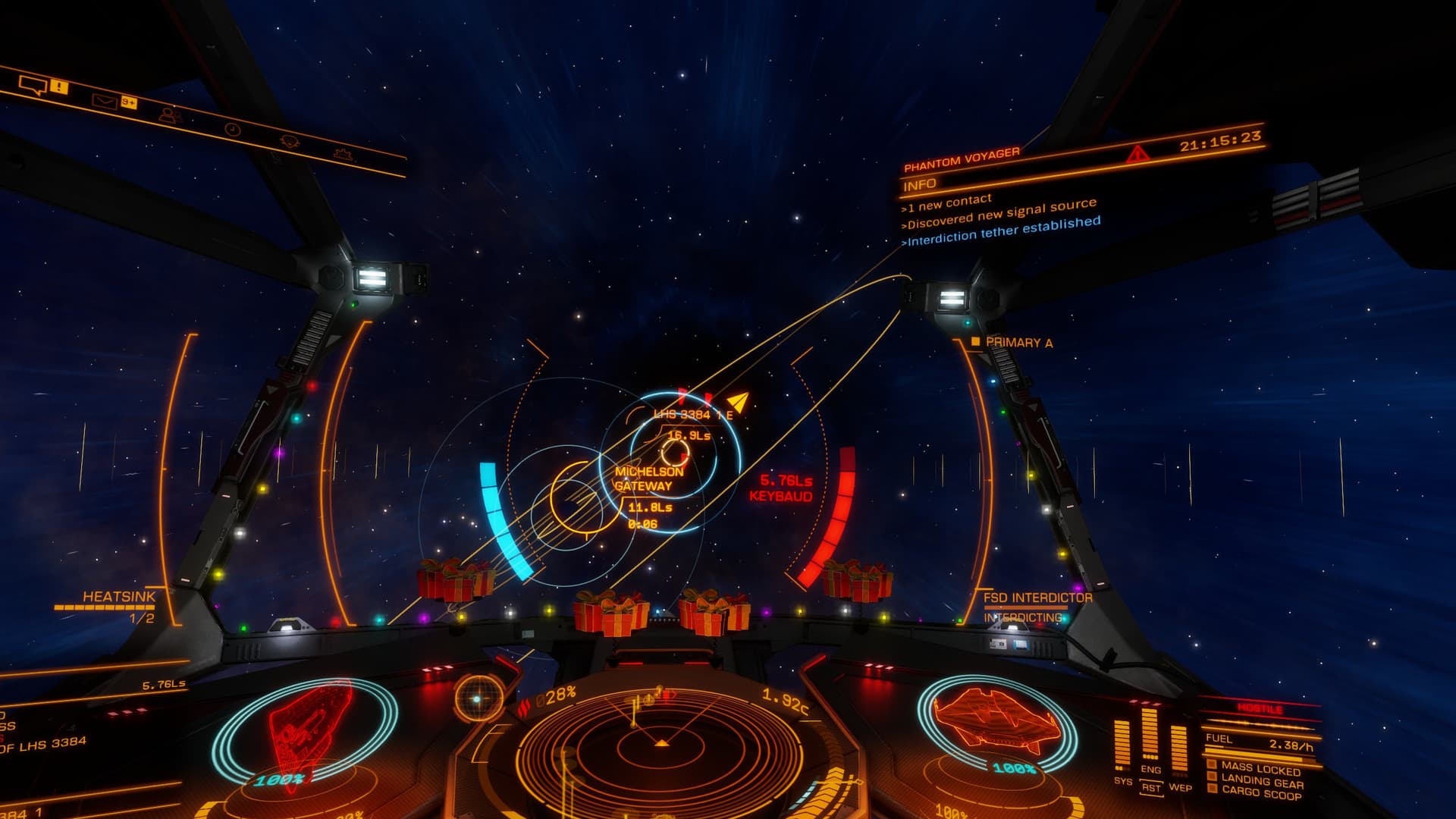Click the Michelson Gateway destination marker

tap(648, 479)
